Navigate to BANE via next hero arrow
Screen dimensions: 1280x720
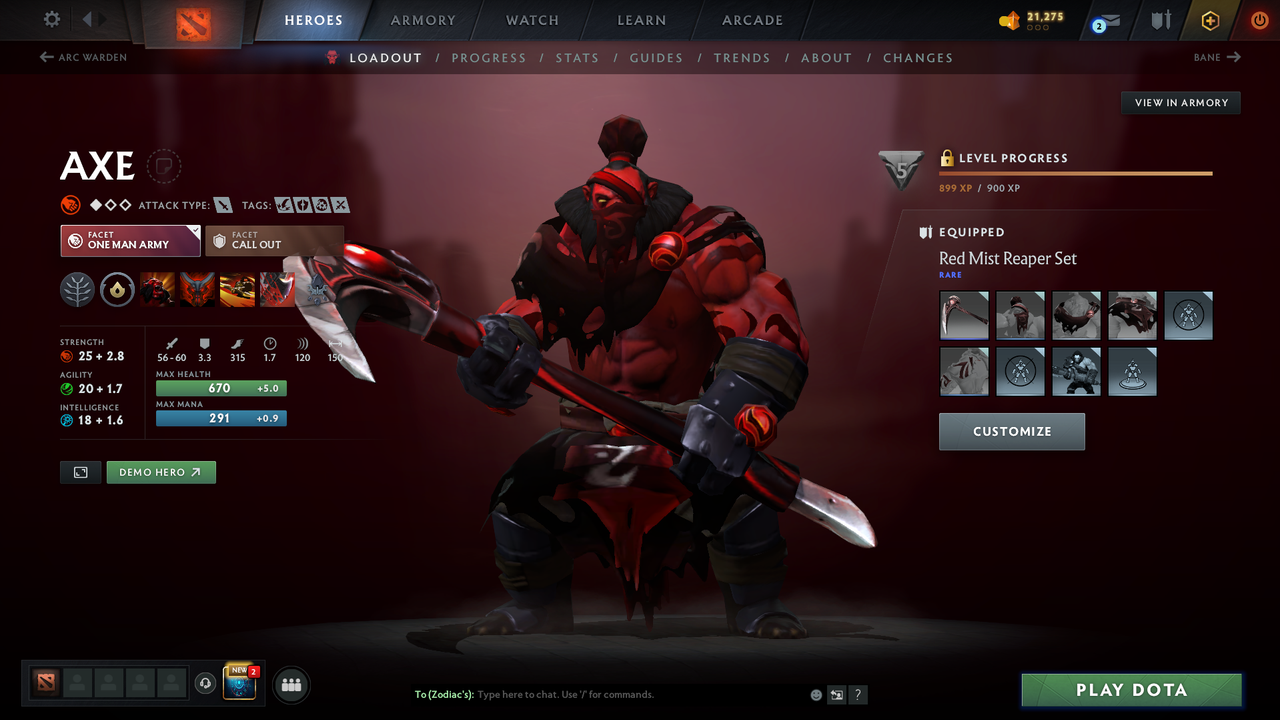1216,57
